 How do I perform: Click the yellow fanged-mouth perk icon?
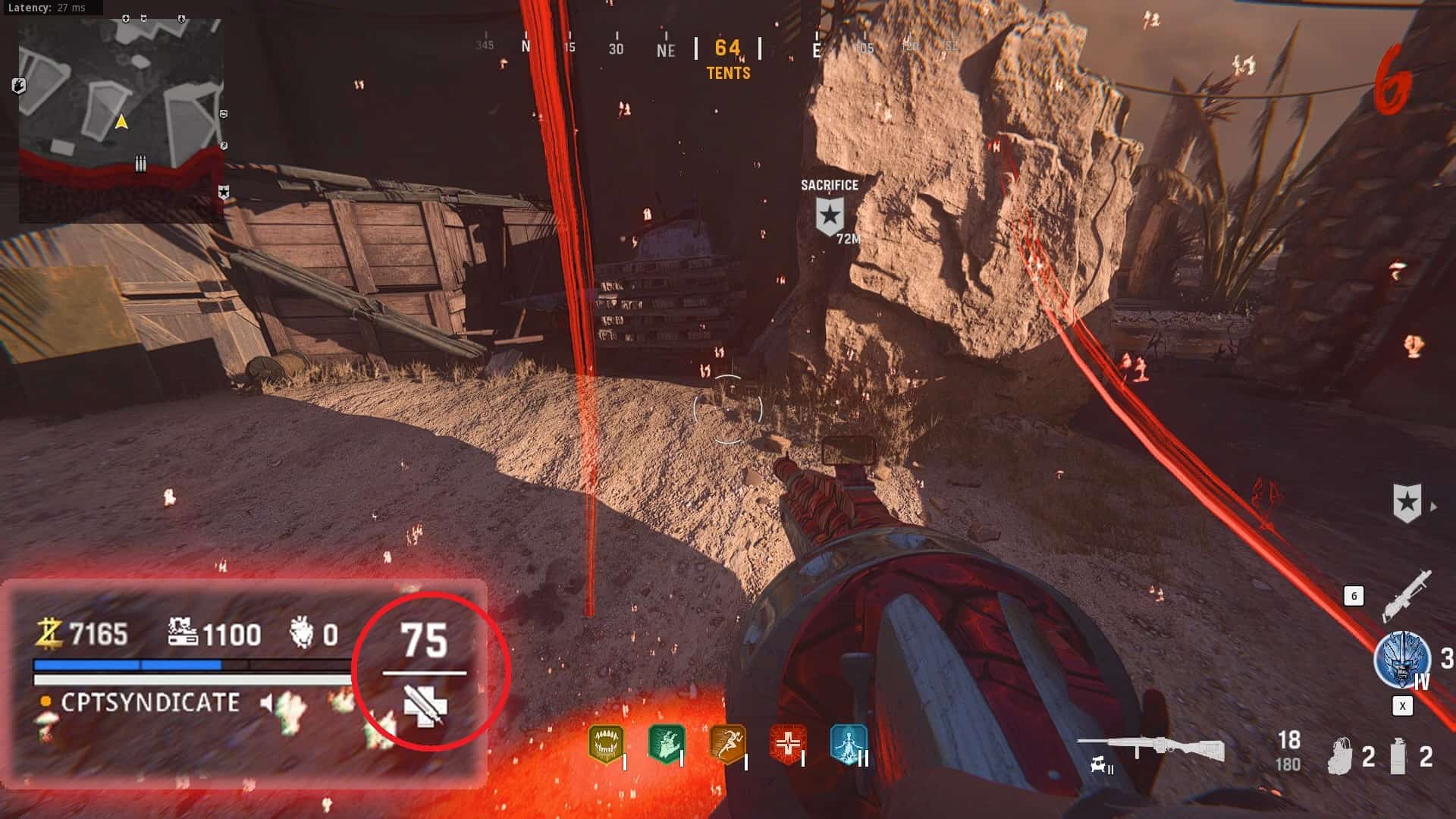[606, 744]
